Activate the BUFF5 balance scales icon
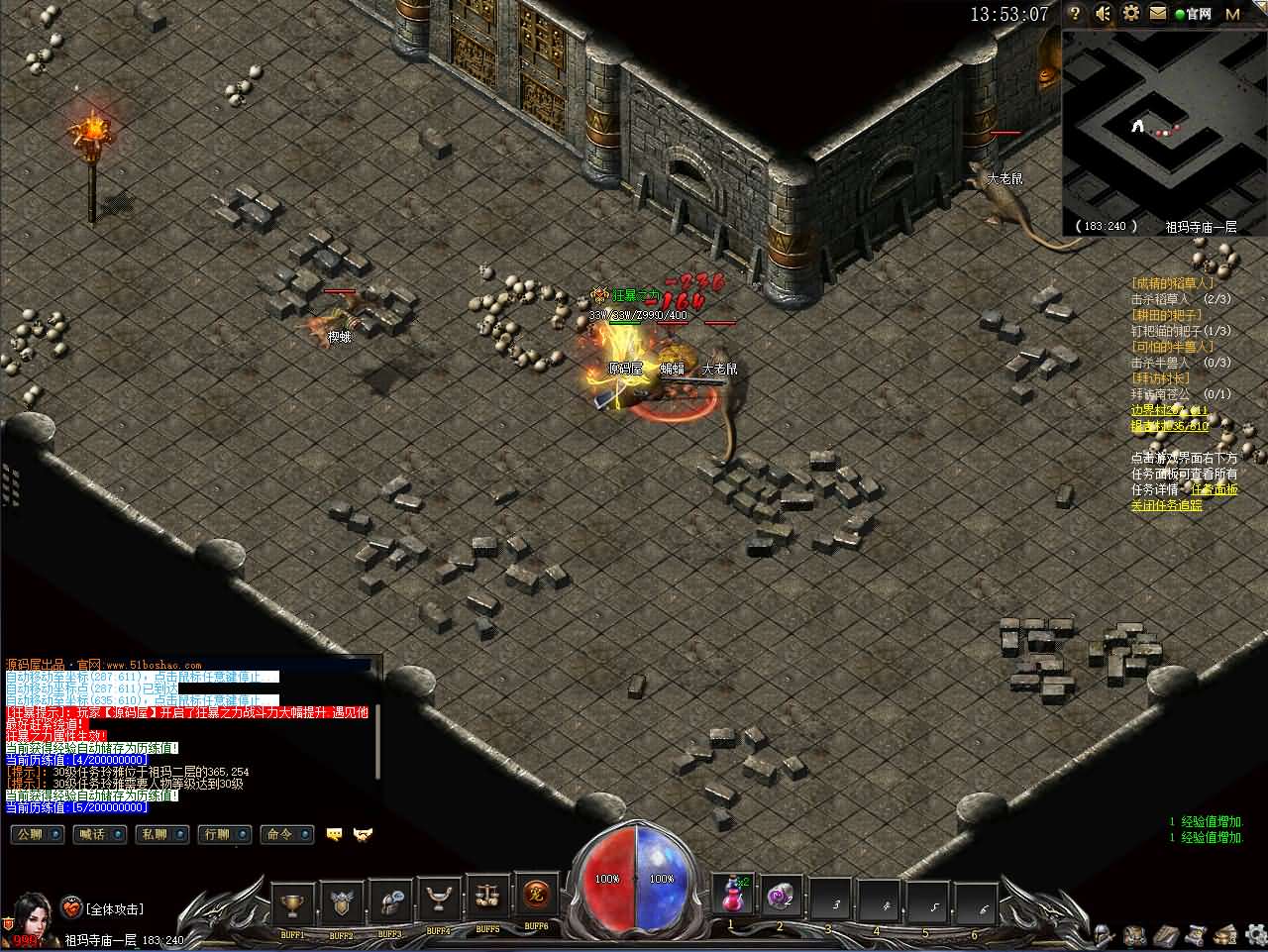This screenshot has height=952, width=1268. coord(487,900)
